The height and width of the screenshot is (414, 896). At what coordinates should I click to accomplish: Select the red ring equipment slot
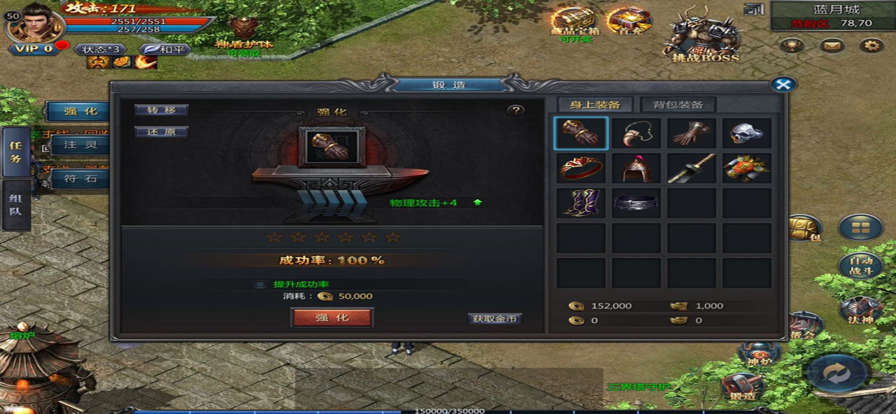click(581, 168)
